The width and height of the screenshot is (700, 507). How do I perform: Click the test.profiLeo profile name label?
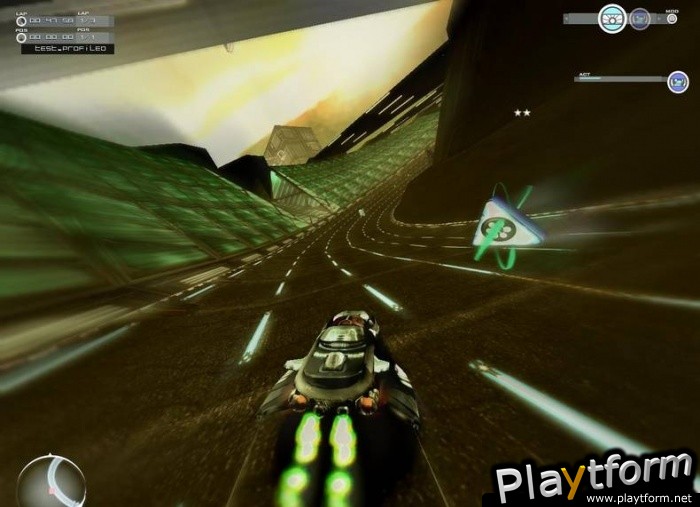point(68,48)
